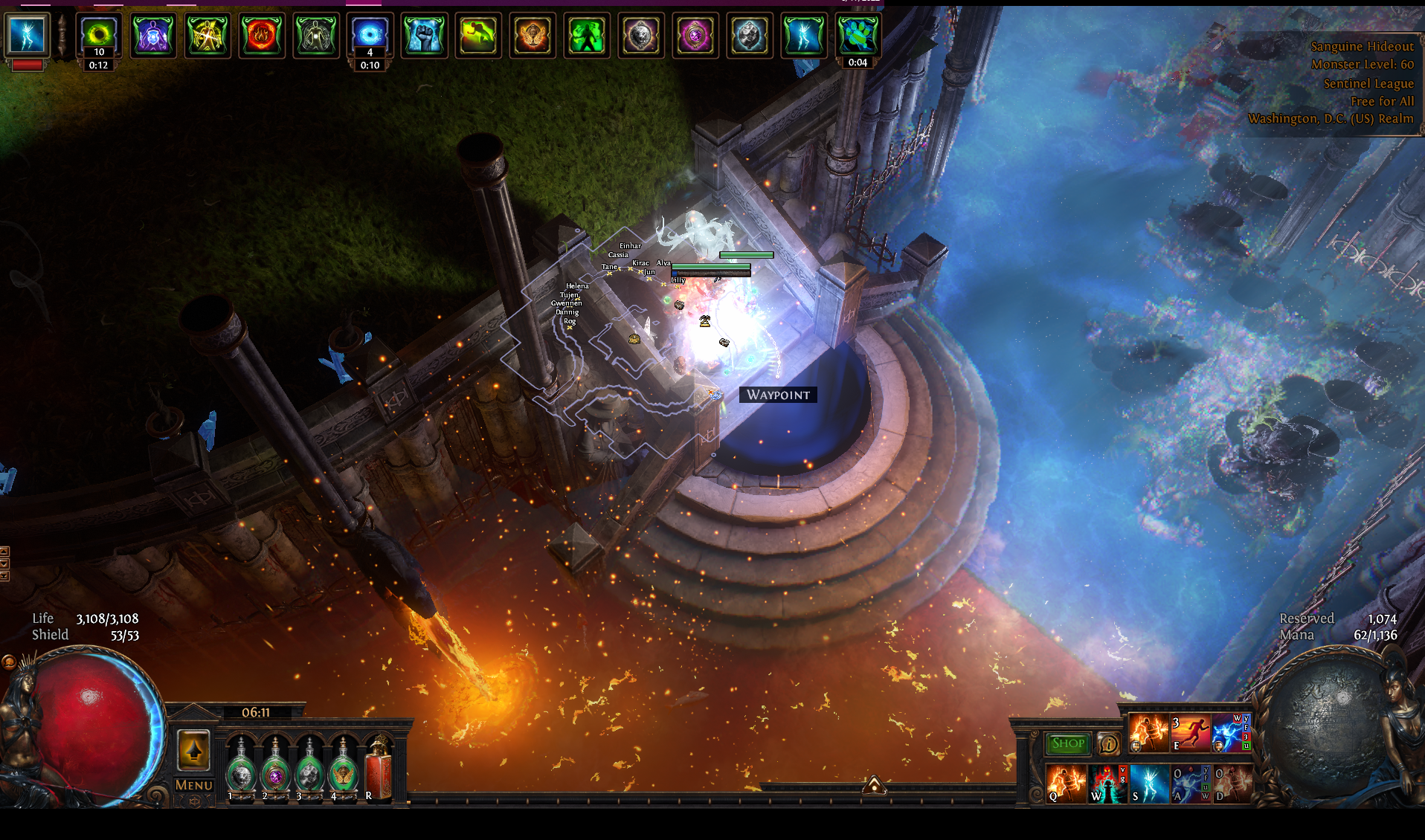Click the paw print buff icon
Viewport: 1425px width, 840px height.
(x=858, y=35)
